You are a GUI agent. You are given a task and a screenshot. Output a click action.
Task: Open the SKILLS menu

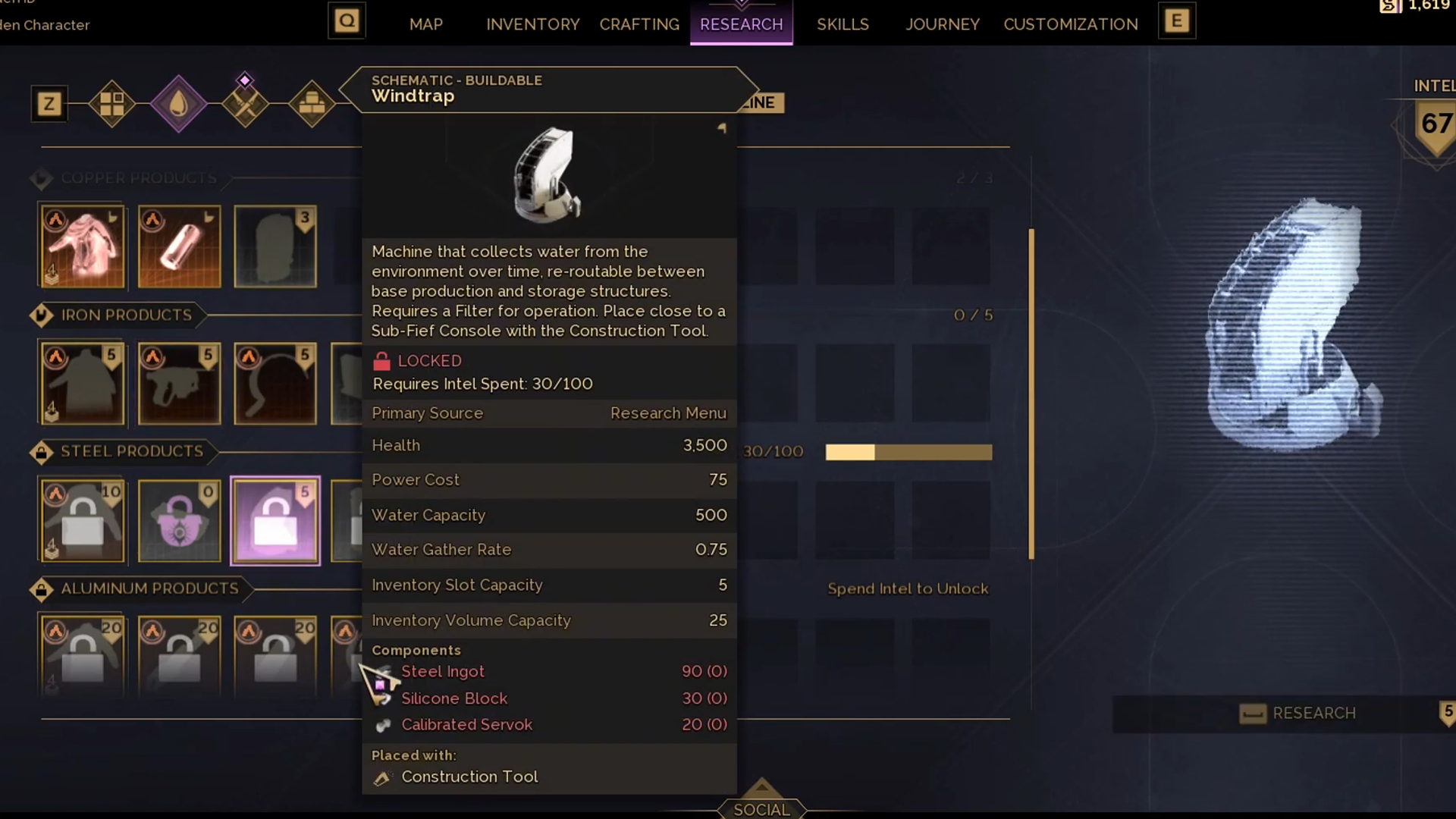pos(843,24)
